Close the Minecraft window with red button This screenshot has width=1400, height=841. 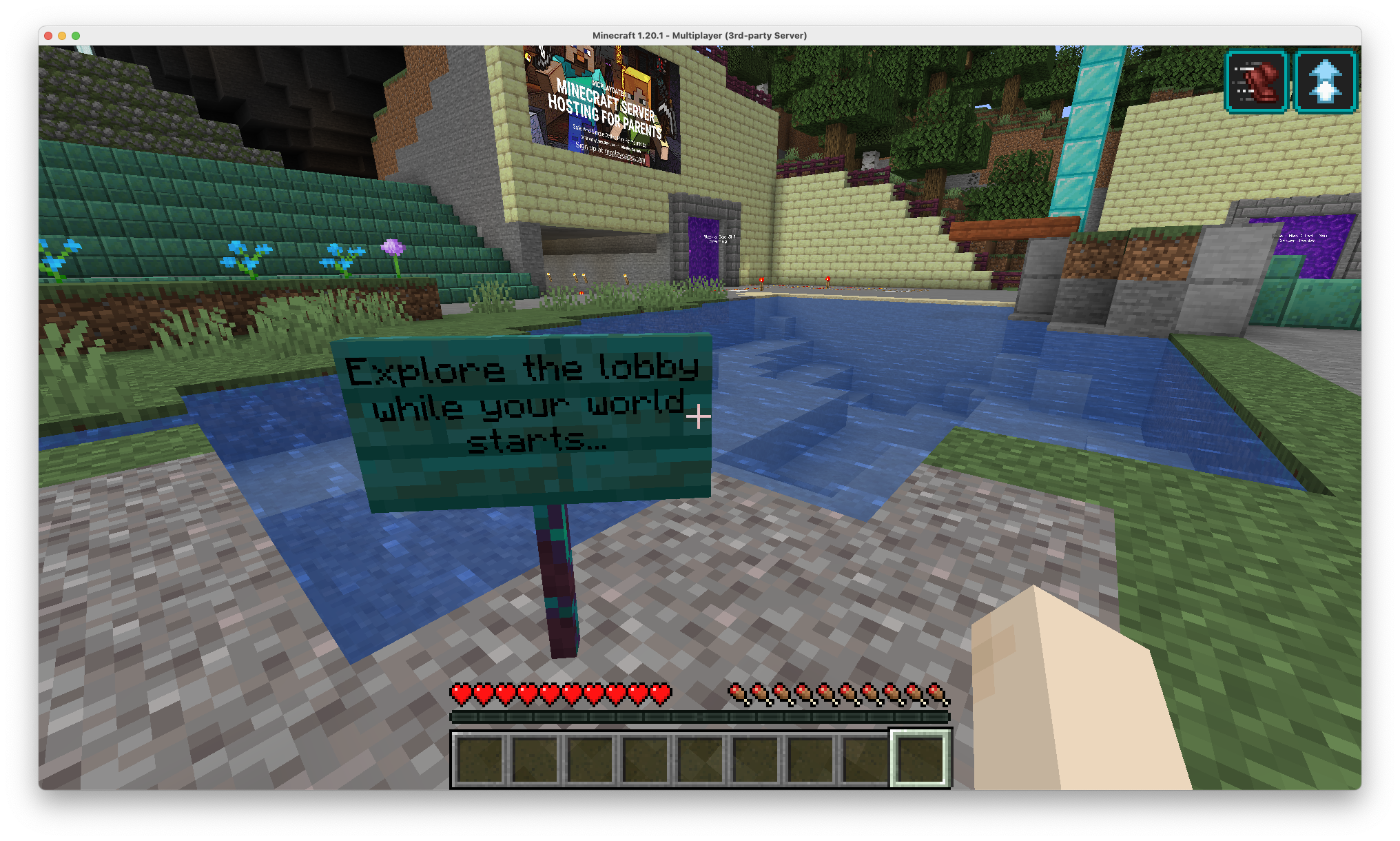point(48,36)
